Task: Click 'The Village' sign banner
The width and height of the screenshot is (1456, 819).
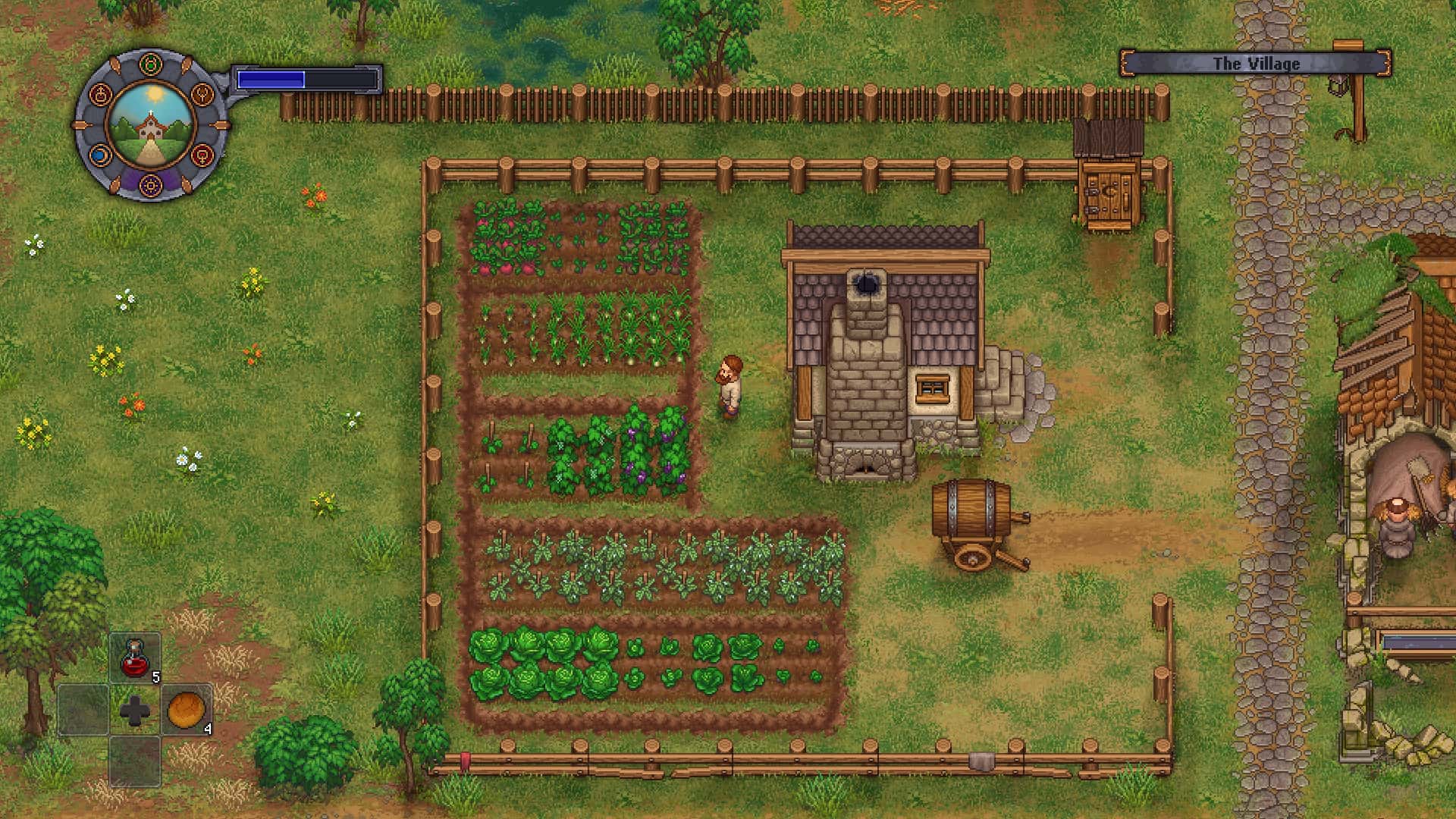Action: 1255,64
